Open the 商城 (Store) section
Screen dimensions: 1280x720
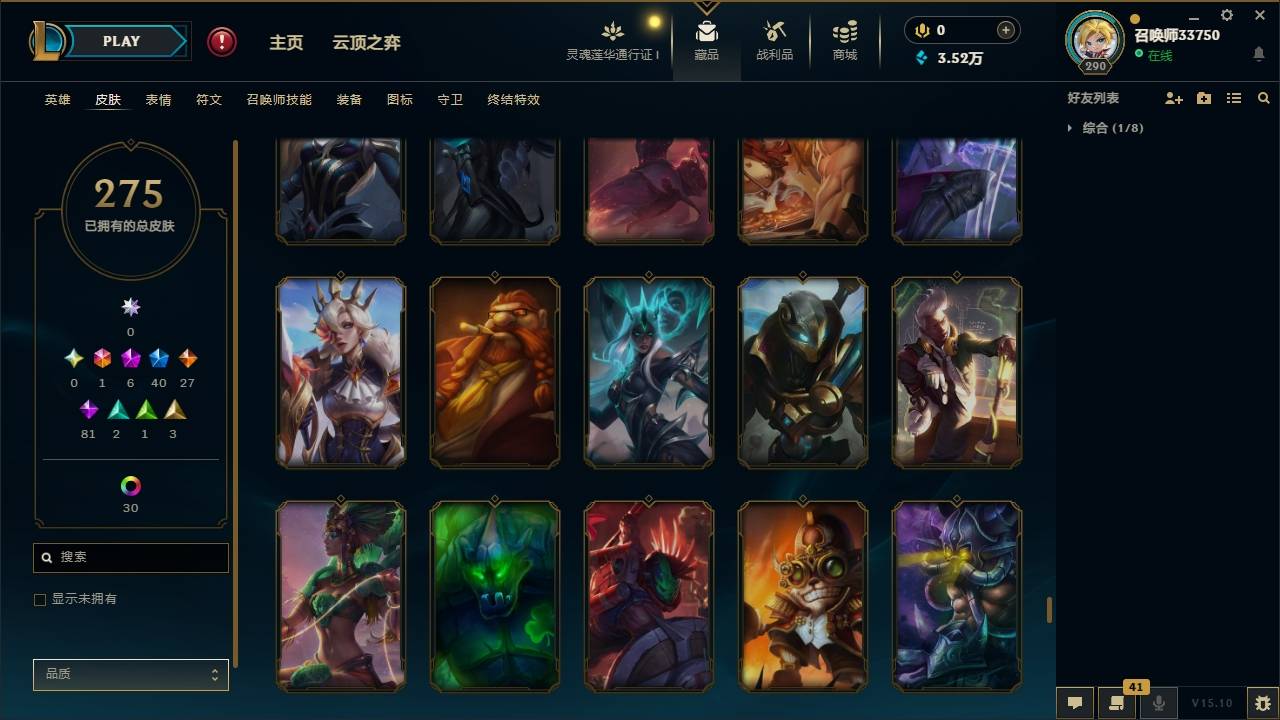click(843, 40)
